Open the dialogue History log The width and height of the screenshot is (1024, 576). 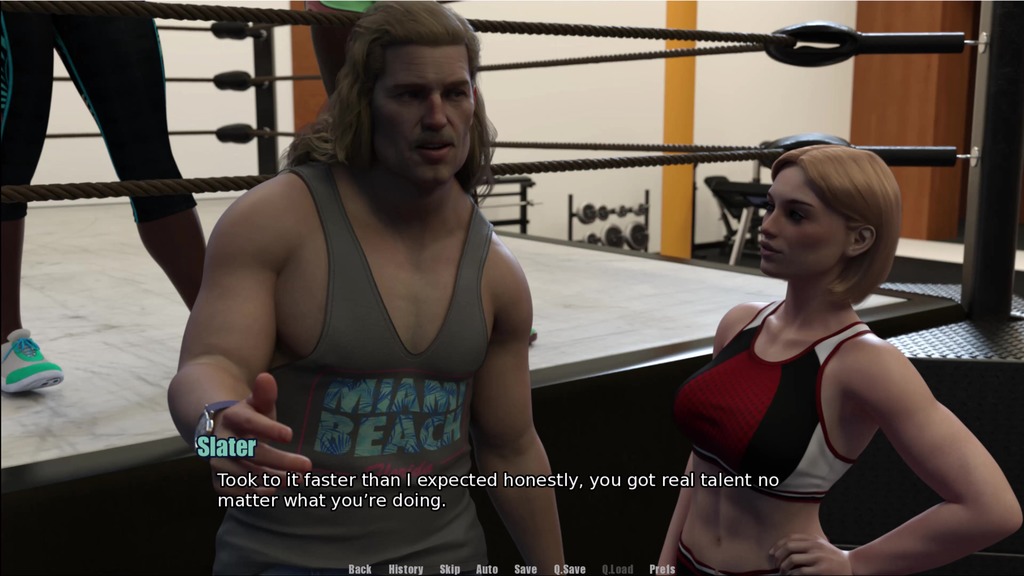[406, 569]
